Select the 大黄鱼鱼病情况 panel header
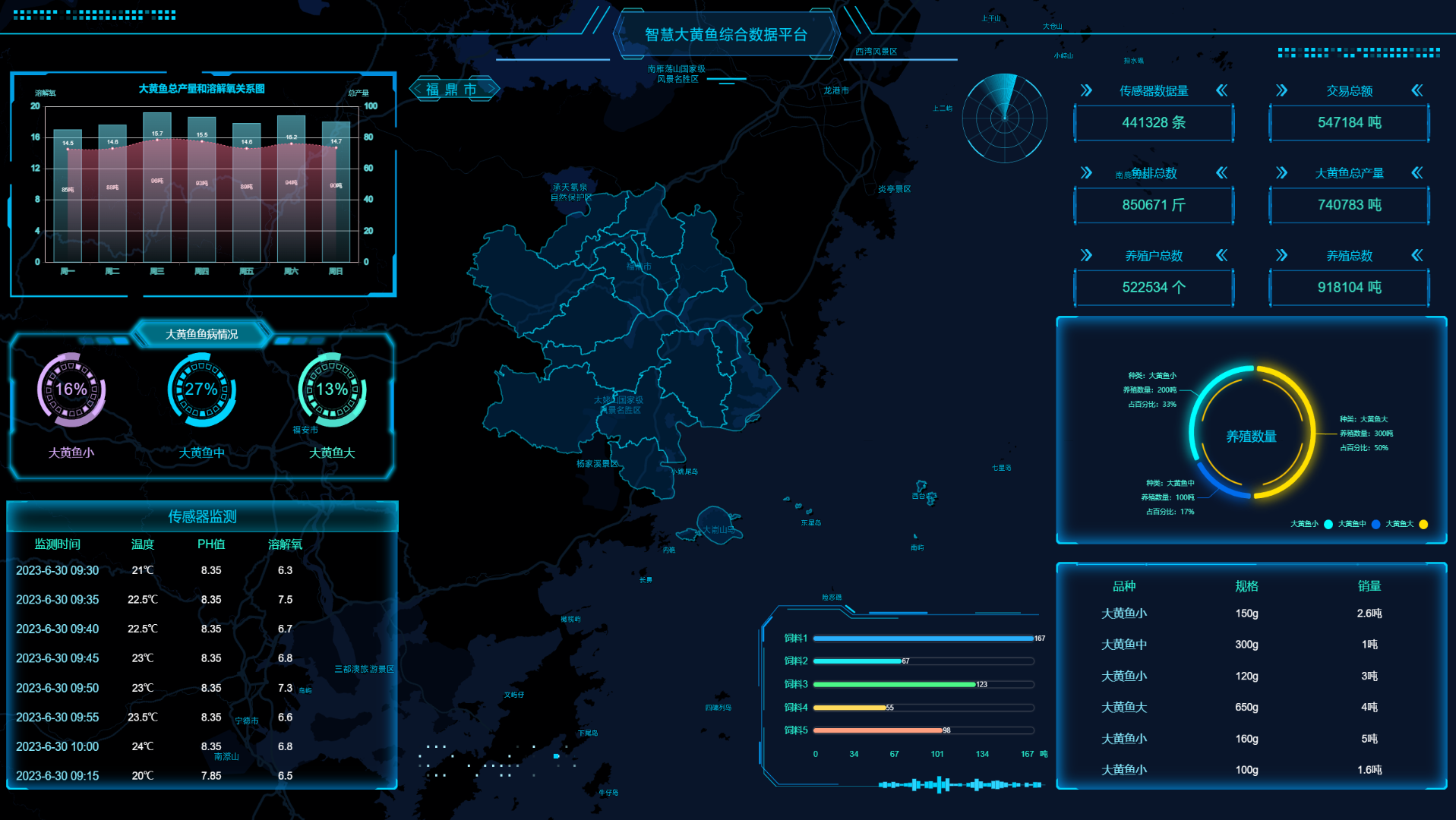The width and height of the screenshot is (1456, 820). (201, 333)
